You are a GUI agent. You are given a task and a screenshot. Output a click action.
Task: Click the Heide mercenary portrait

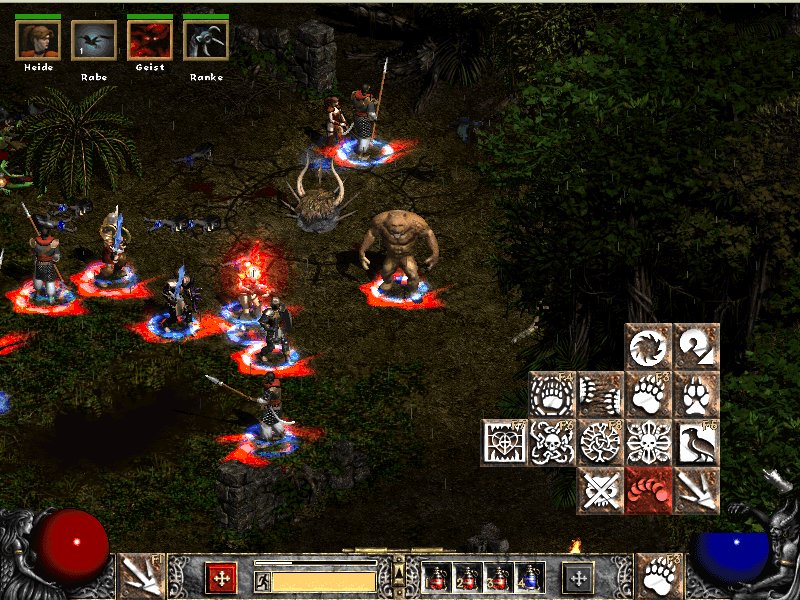(38, 40)
